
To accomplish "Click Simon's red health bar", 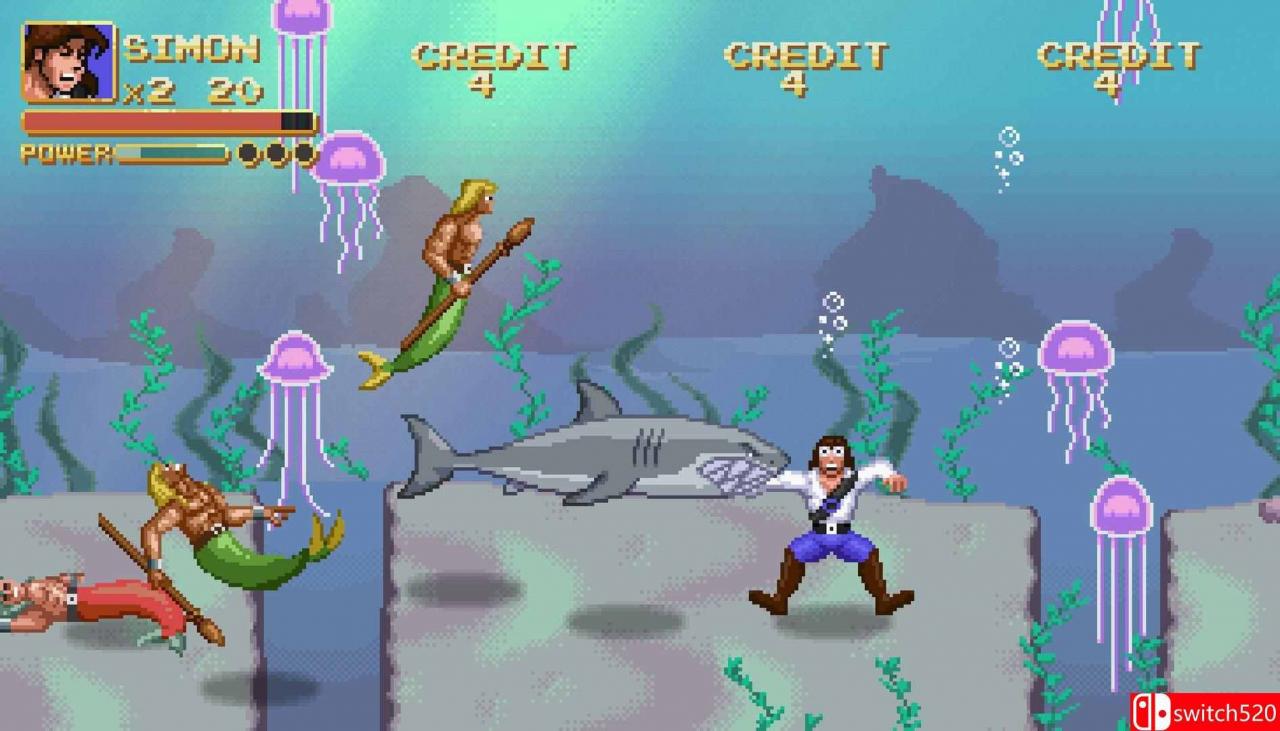I will tap(150, 120).
